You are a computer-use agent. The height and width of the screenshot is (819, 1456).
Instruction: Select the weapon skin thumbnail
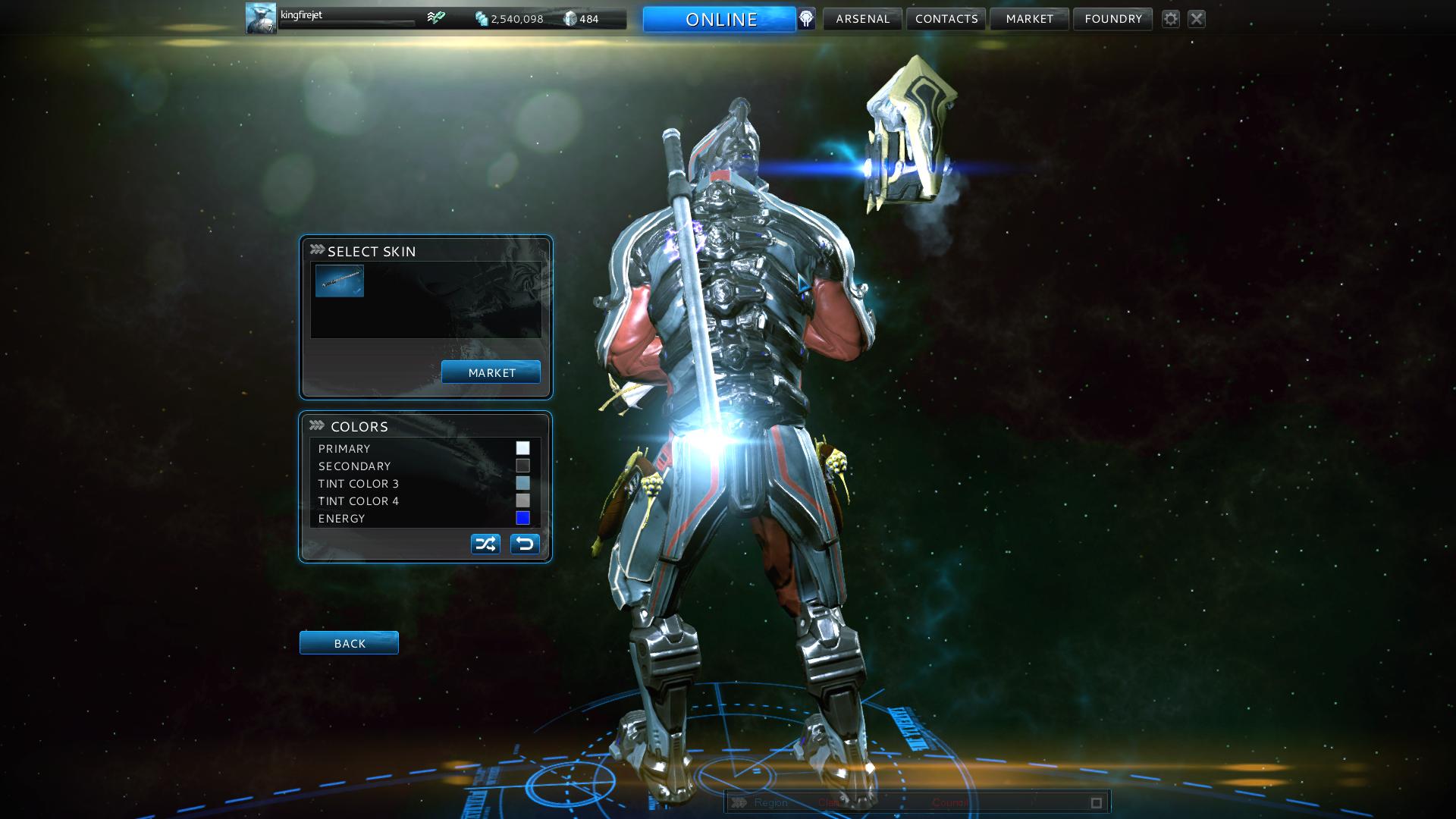point(340,281)
